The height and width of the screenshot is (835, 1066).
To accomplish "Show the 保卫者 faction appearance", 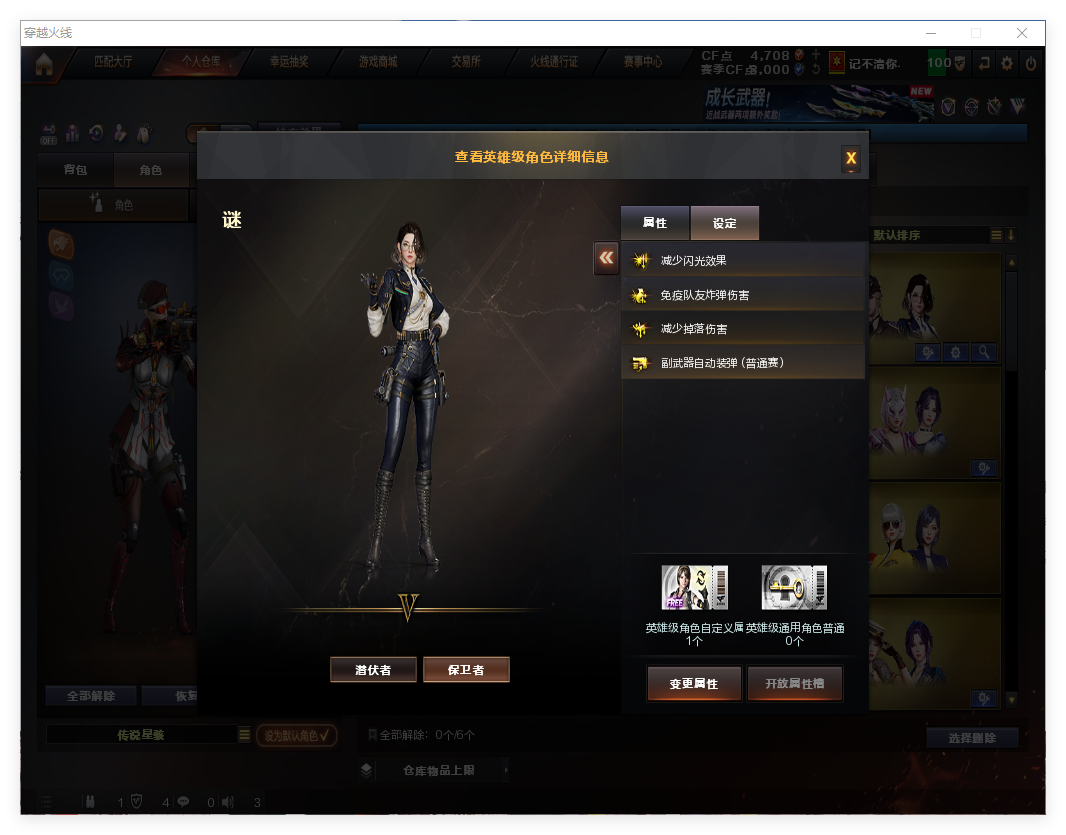I will [x=466, y=670].
